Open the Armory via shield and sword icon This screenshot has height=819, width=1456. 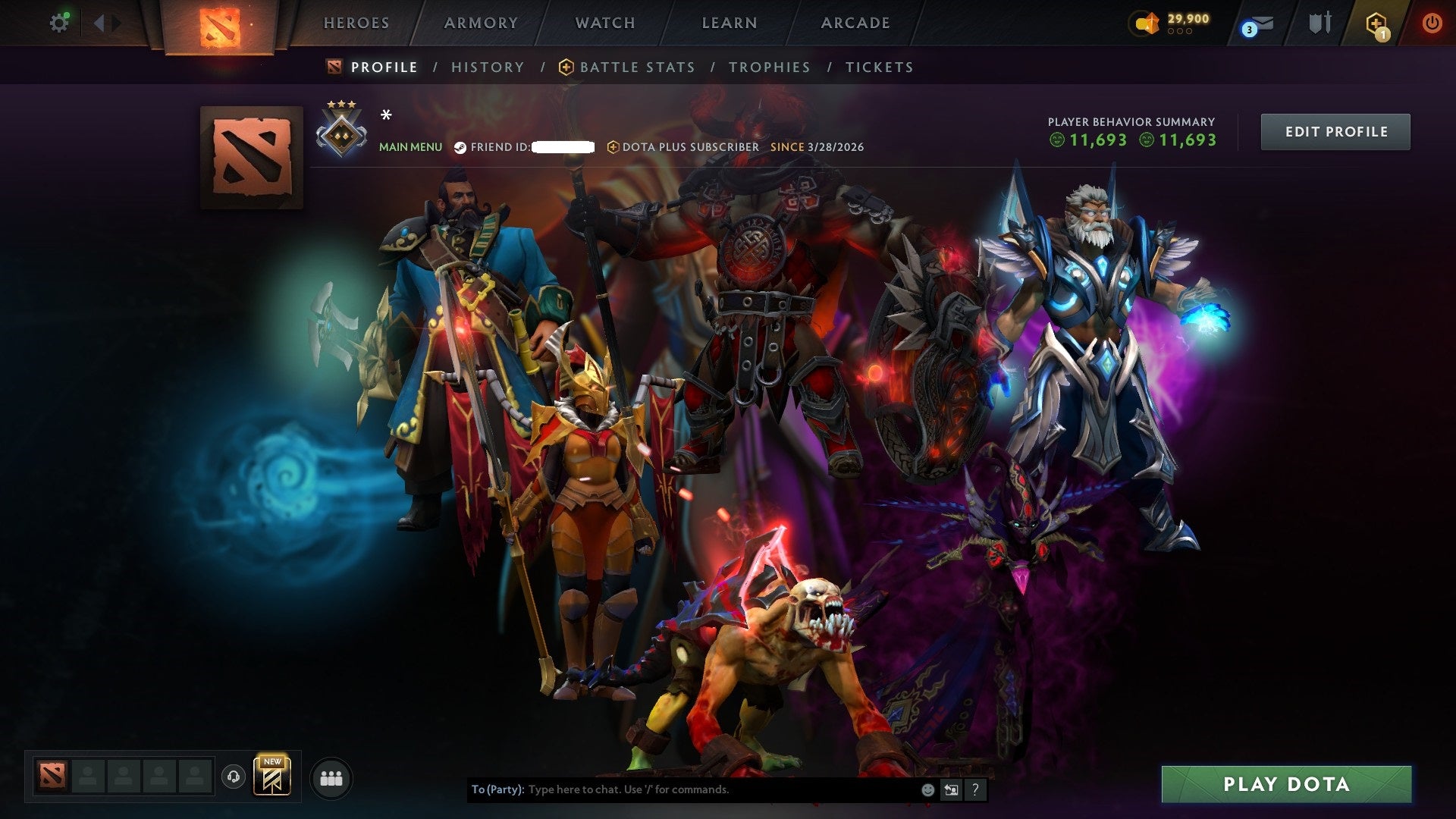pos(1319,23)
